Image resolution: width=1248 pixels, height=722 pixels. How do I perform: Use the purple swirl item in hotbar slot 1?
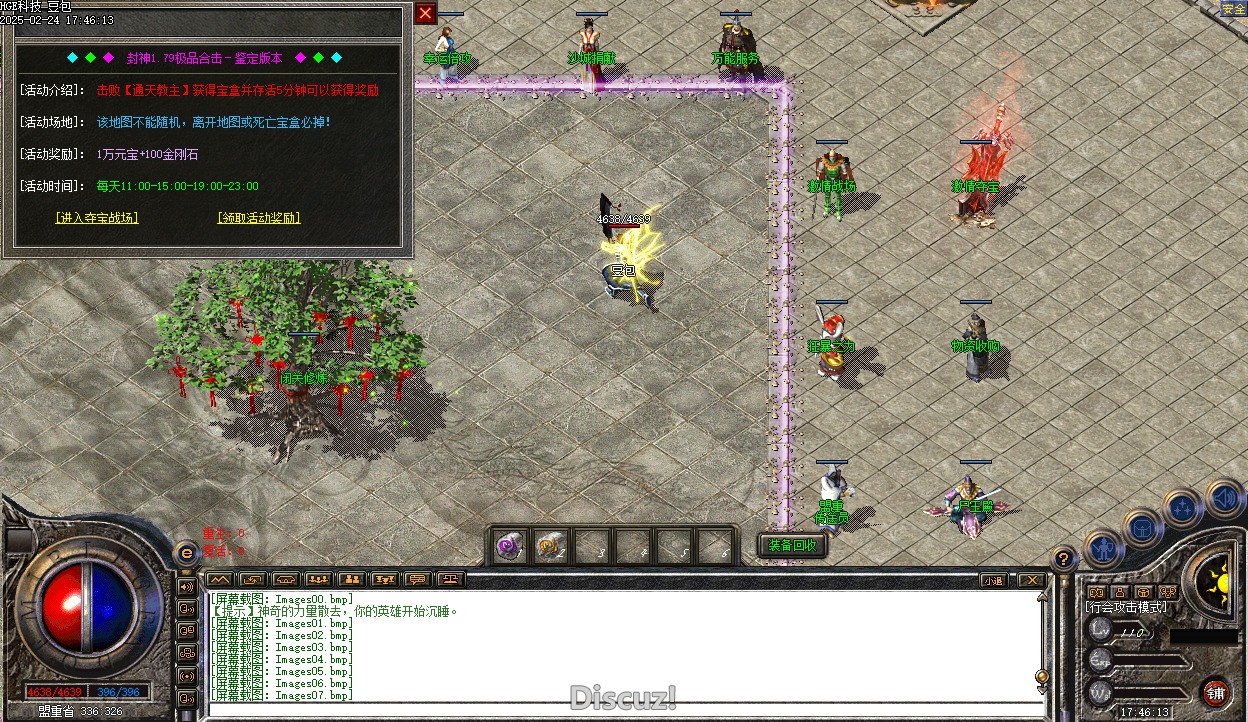click(510, 547)
